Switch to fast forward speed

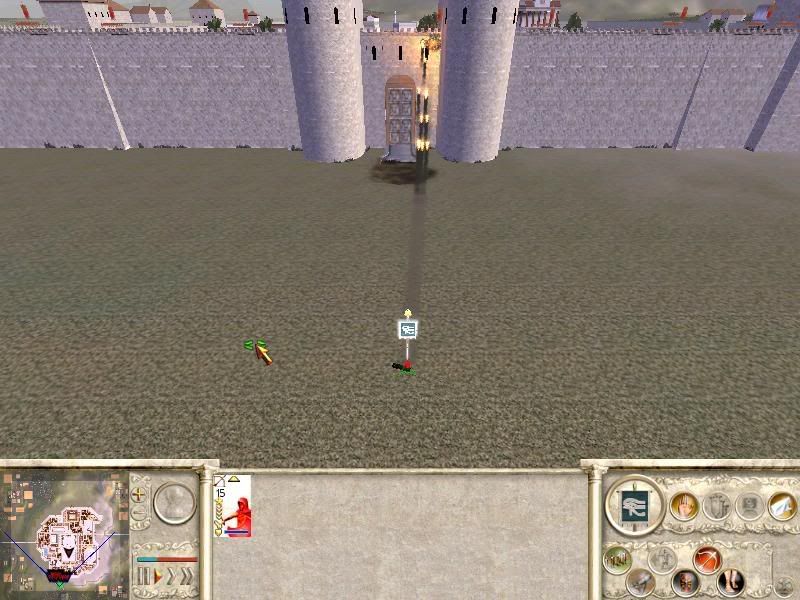[171, 577]
